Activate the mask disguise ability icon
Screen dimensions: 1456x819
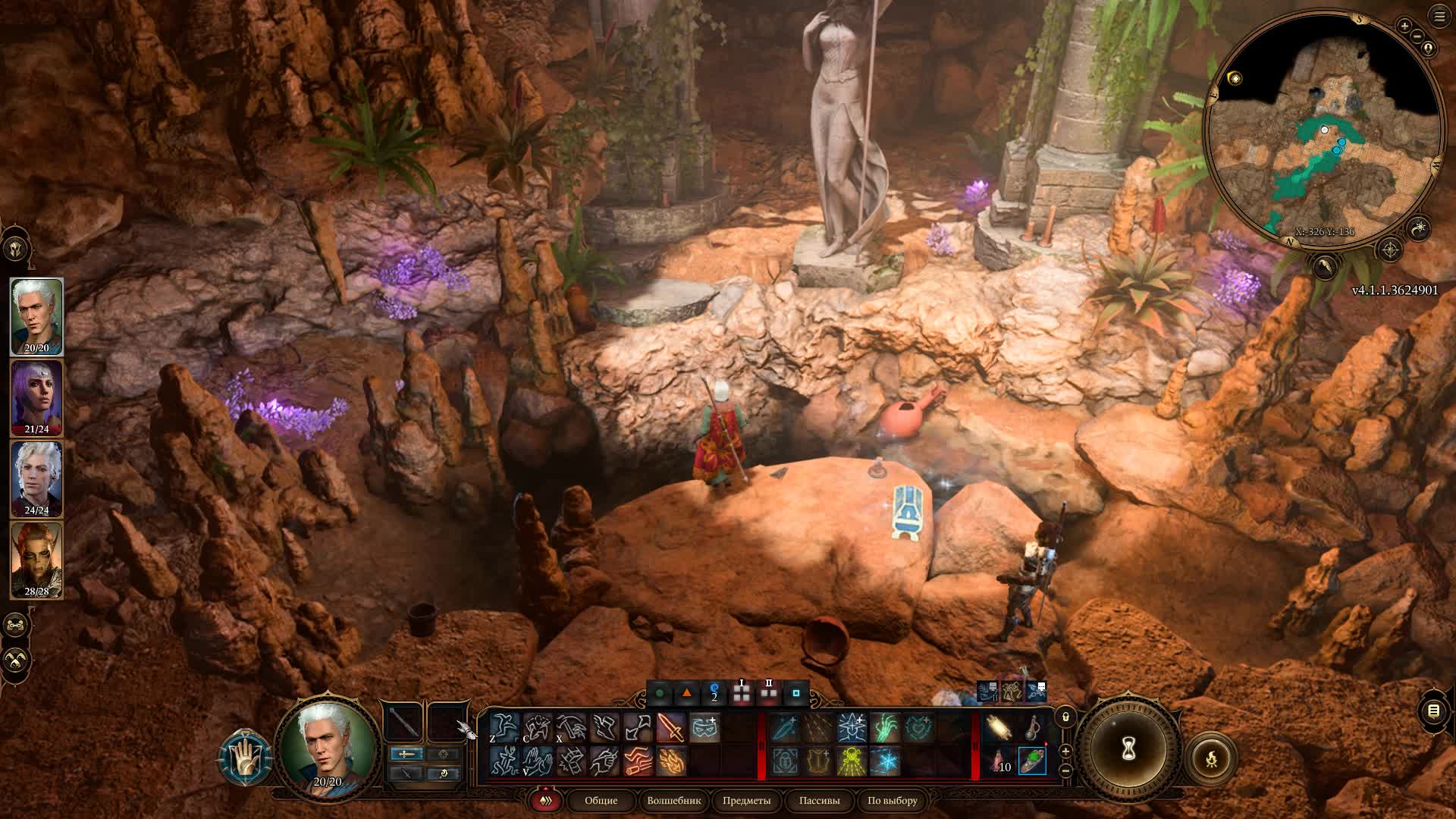point(704,728)
